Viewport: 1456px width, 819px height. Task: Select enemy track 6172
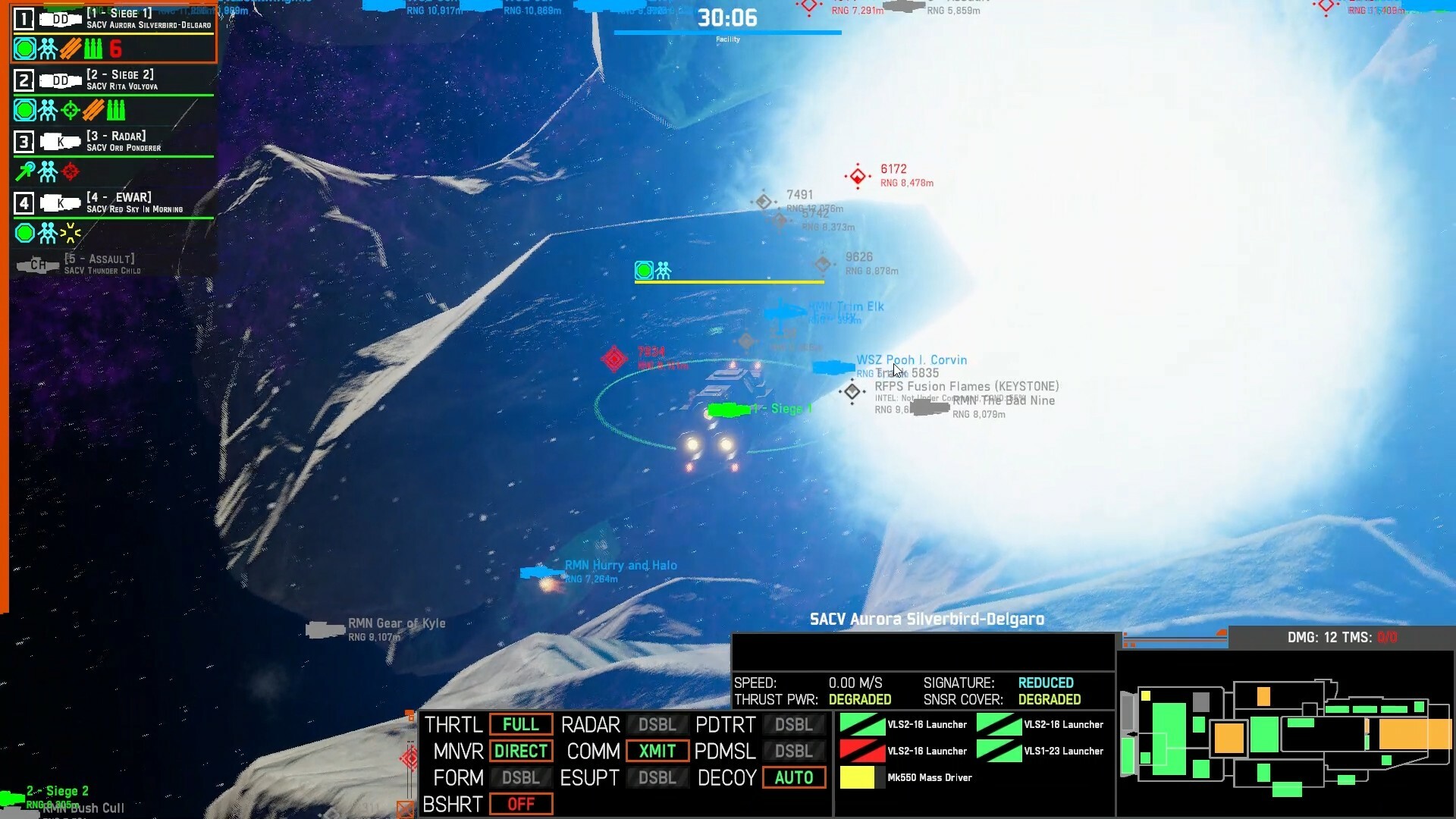858,176
